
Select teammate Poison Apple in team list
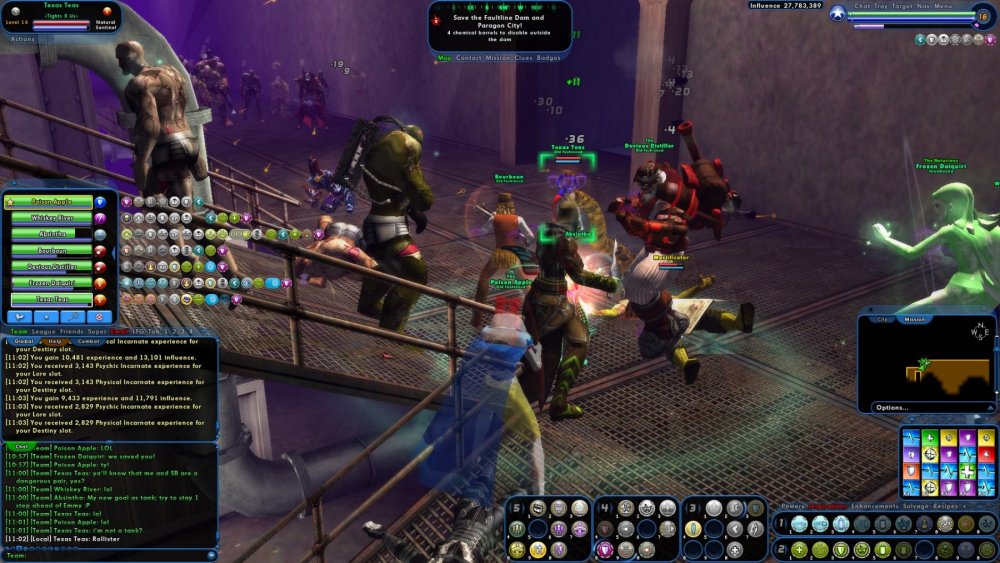point(52,202)
